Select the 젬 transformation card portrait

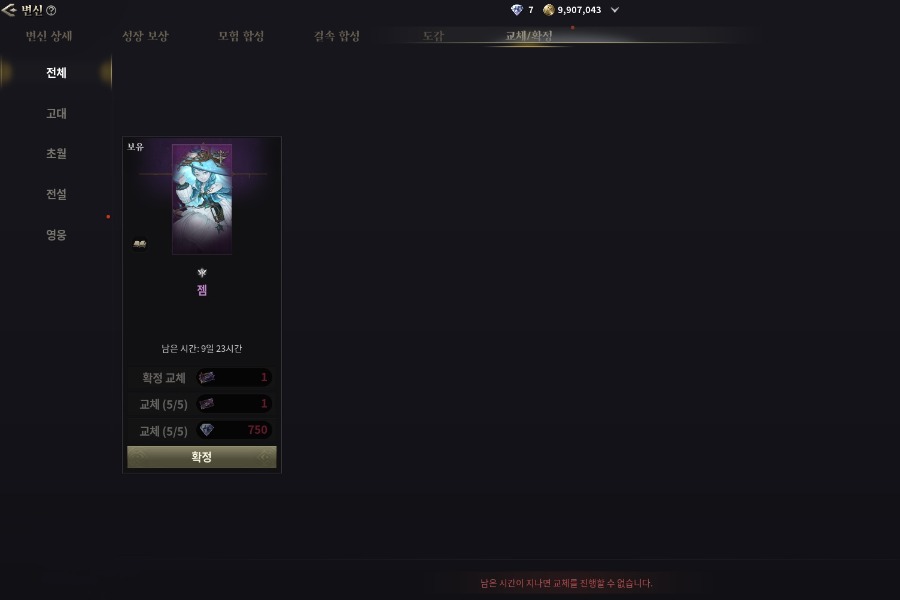[x=202, y=199]
